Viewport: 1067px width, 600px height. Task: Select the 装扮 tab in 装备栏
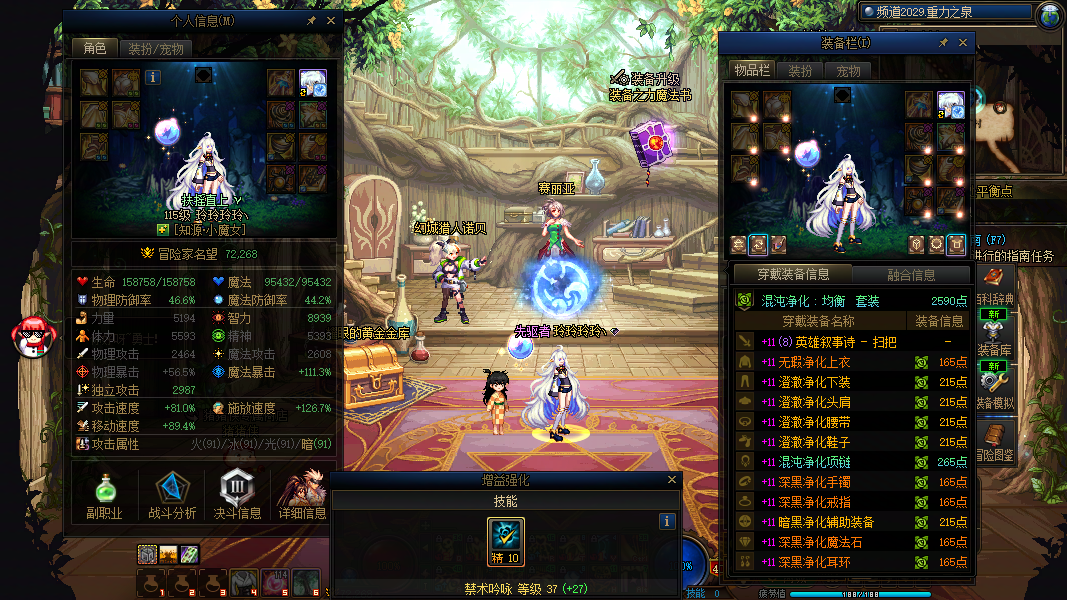click(800, 71)
